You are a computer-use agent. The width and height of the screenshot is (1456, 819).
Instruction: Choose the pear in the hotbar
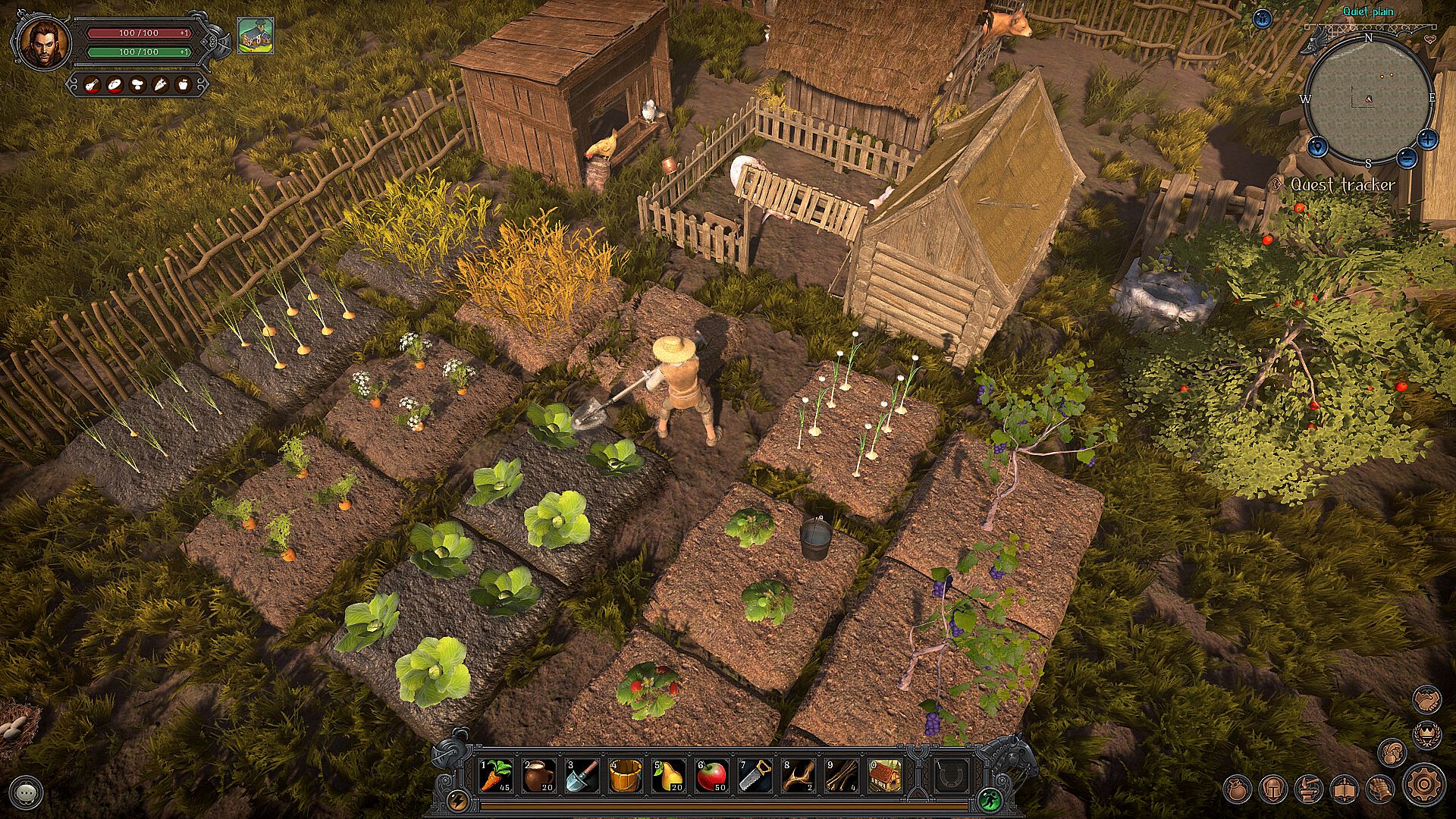point(669,777)
